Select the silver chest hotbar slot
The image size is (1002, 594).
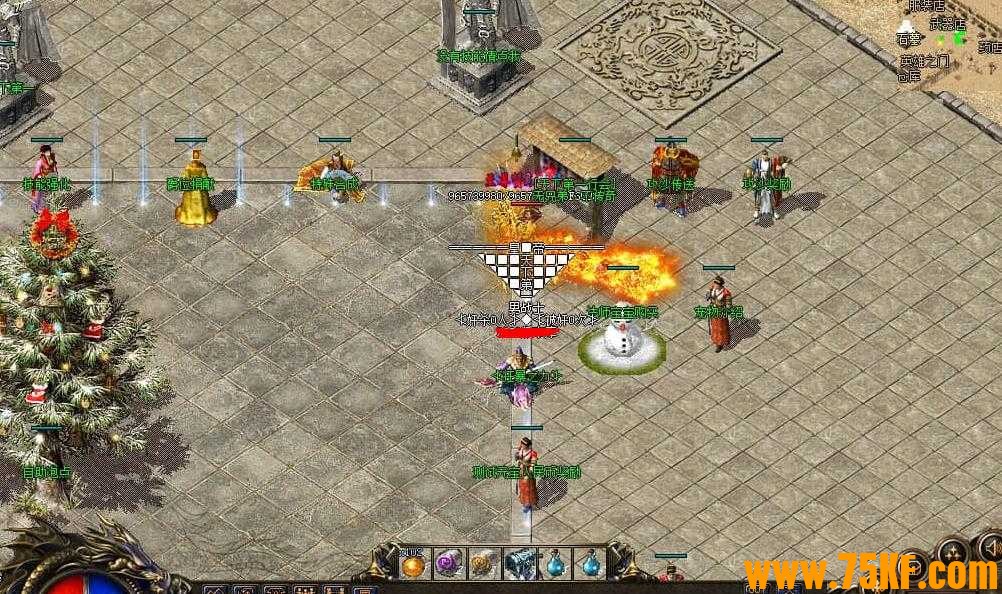pos(519,565)
